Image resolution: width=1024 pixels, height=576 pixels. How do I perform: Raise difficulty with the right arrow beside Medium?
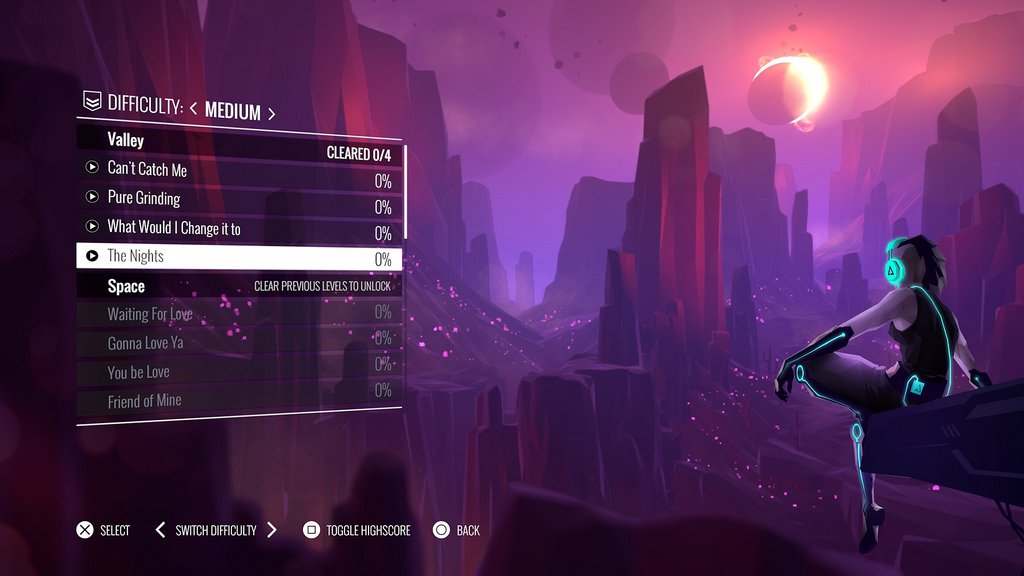pyautogui.click(x=271, y=112)
